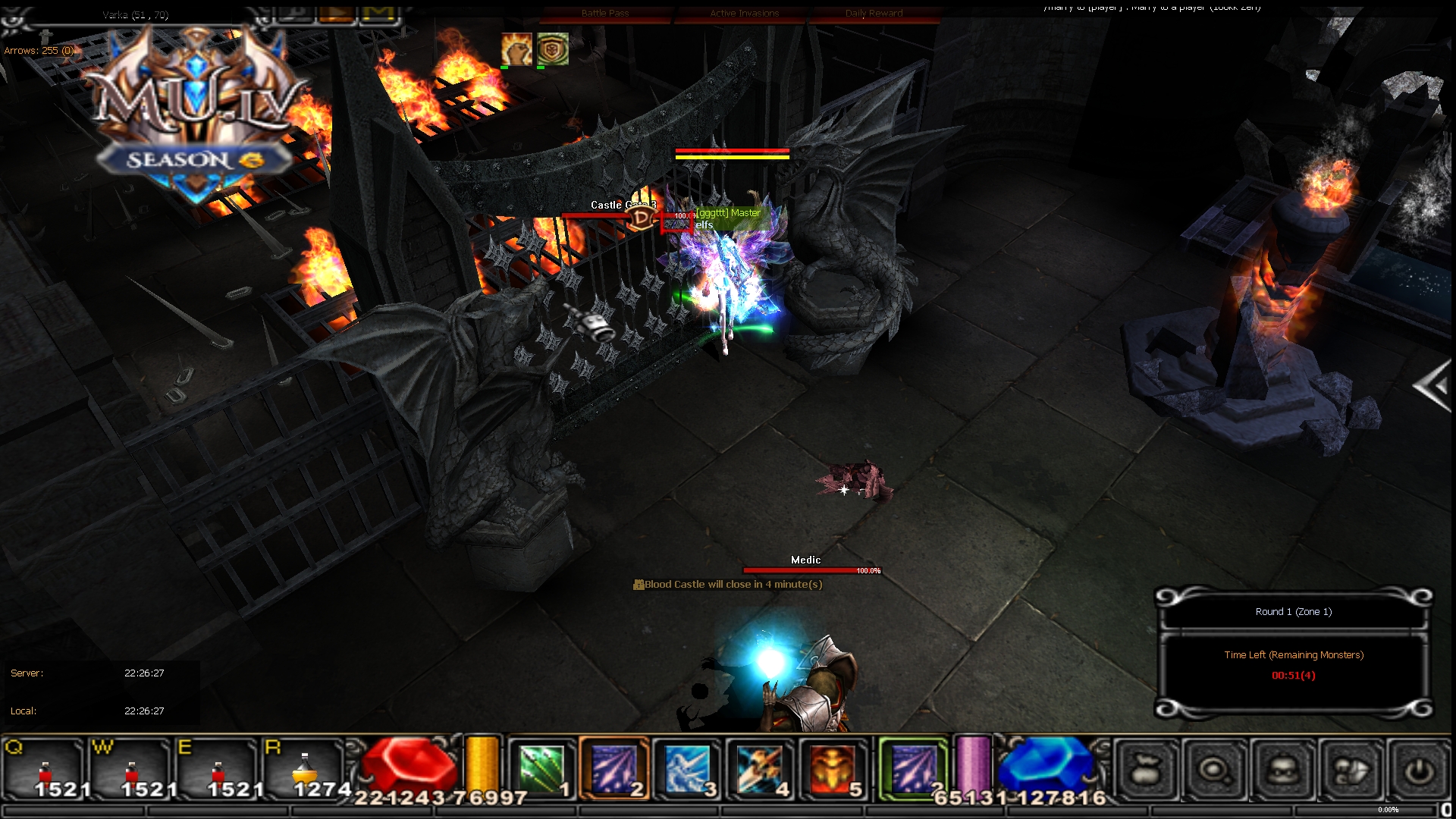Click the fiery fist buff icon
The width and height of the screenshot is (1456, 819).
pyautogui.click(x=515, y=48)
